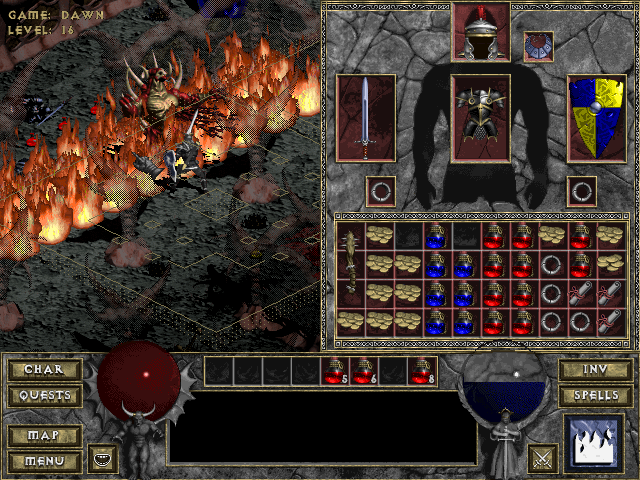
Task: Close inventory with the INV button
Action: coord(594,370)
